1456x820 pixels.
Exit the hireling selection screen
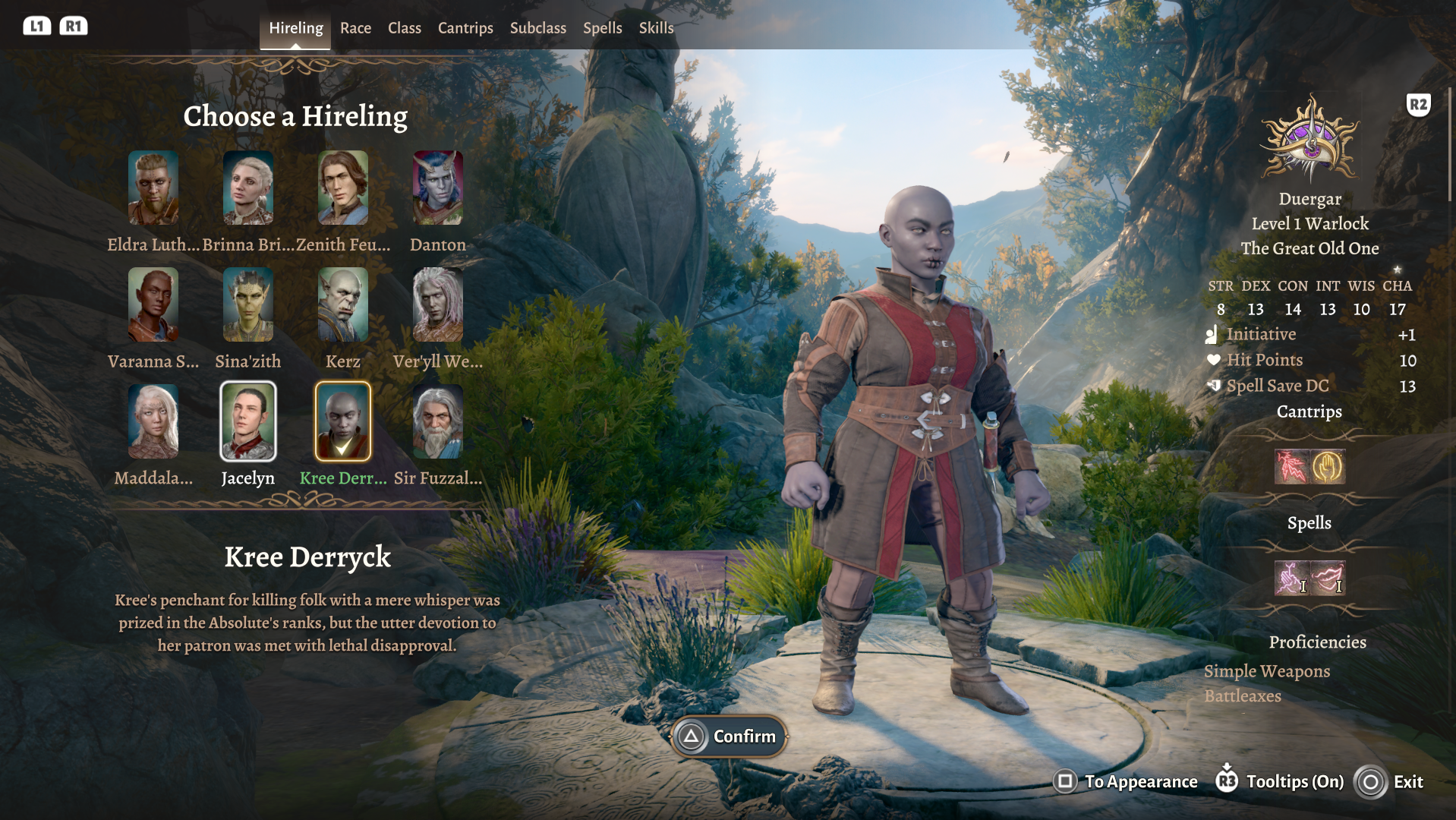1390,782
